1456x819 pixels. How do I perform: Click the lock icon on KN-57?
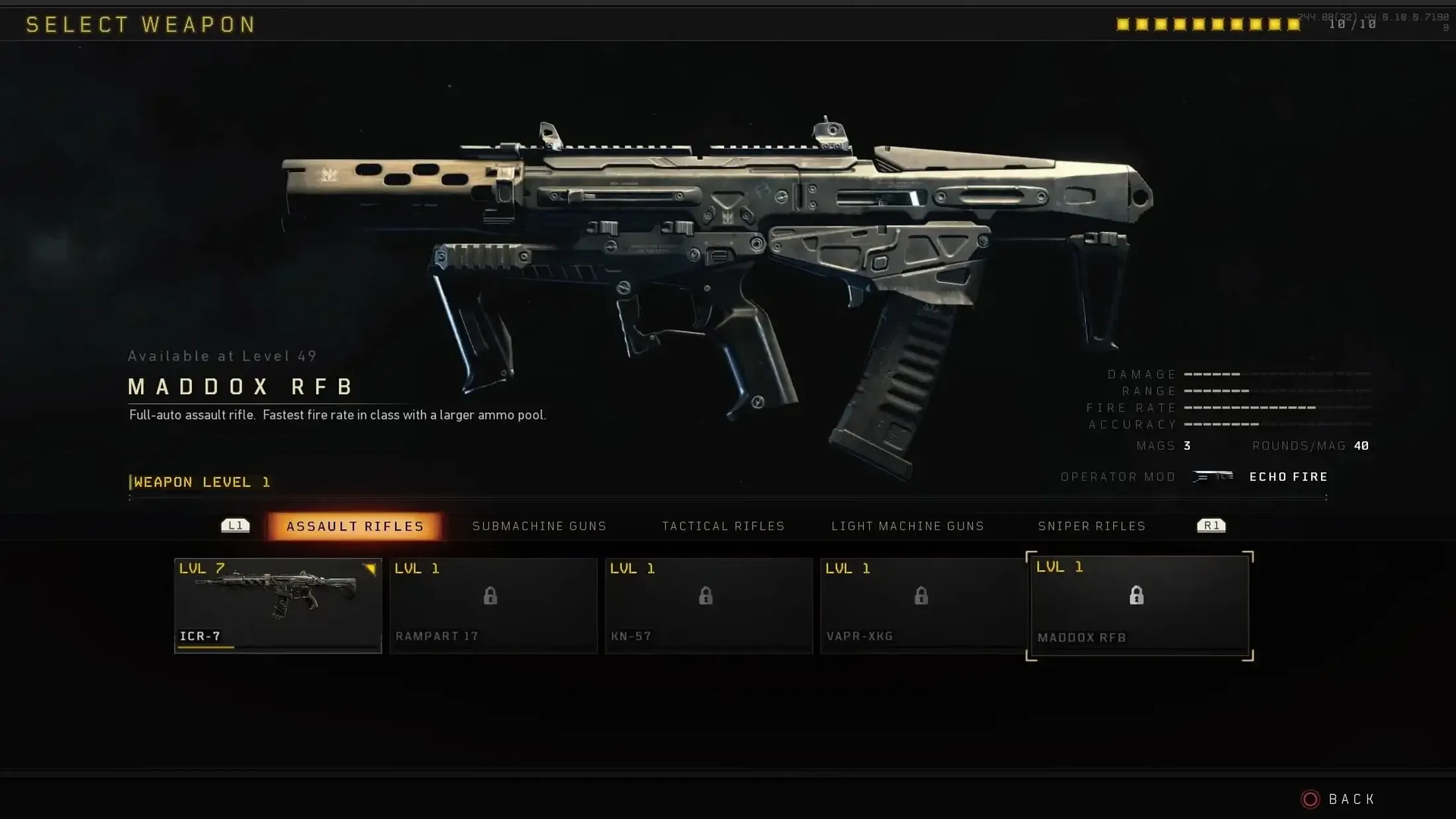[707, 596]
